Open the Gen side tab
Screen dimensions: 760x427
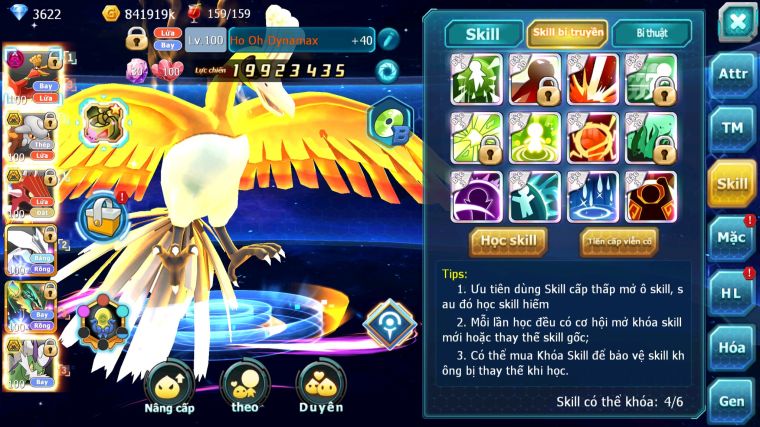point(733,400)
